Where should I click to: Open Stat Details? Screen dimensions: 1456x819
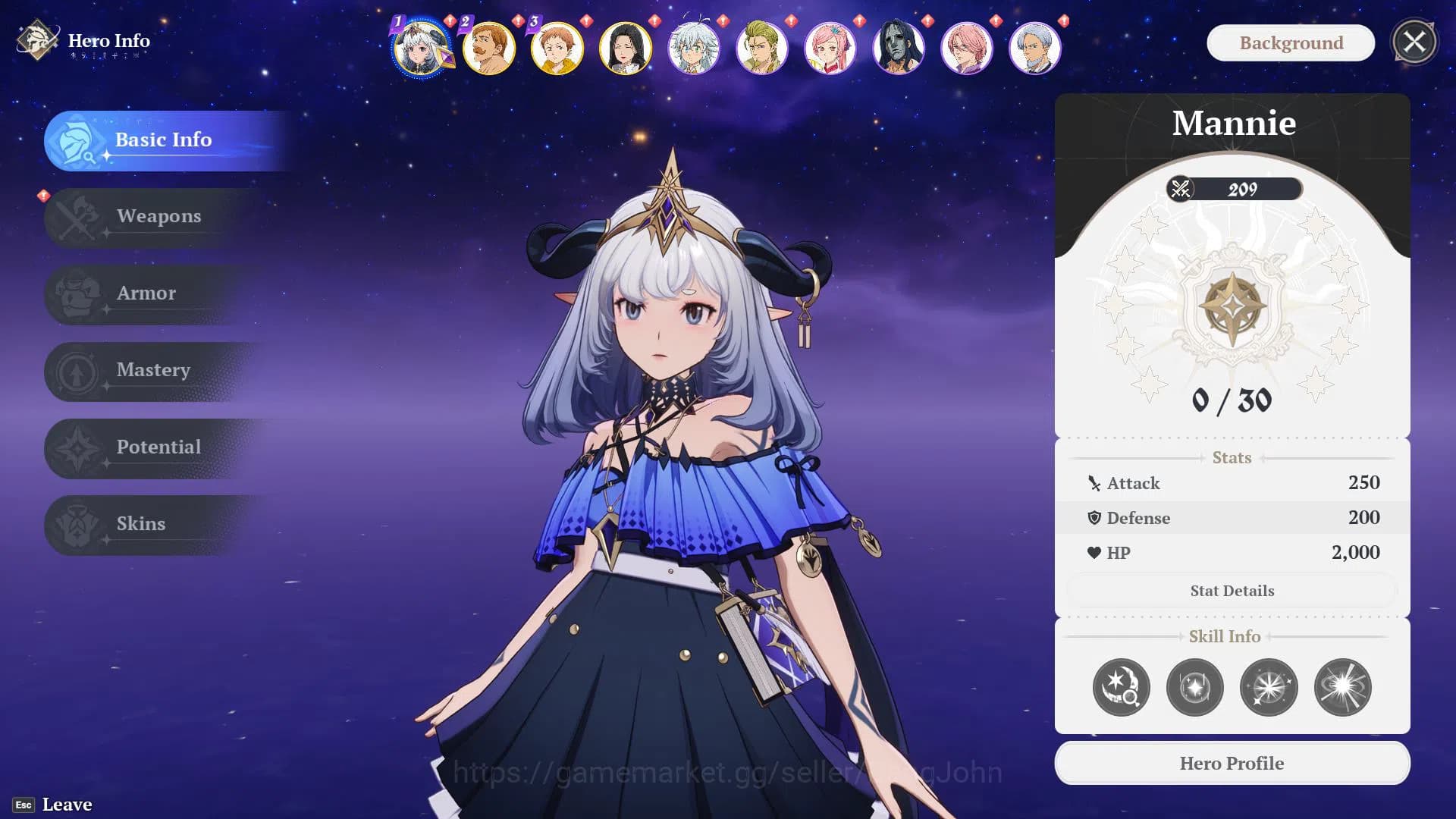1232,591
